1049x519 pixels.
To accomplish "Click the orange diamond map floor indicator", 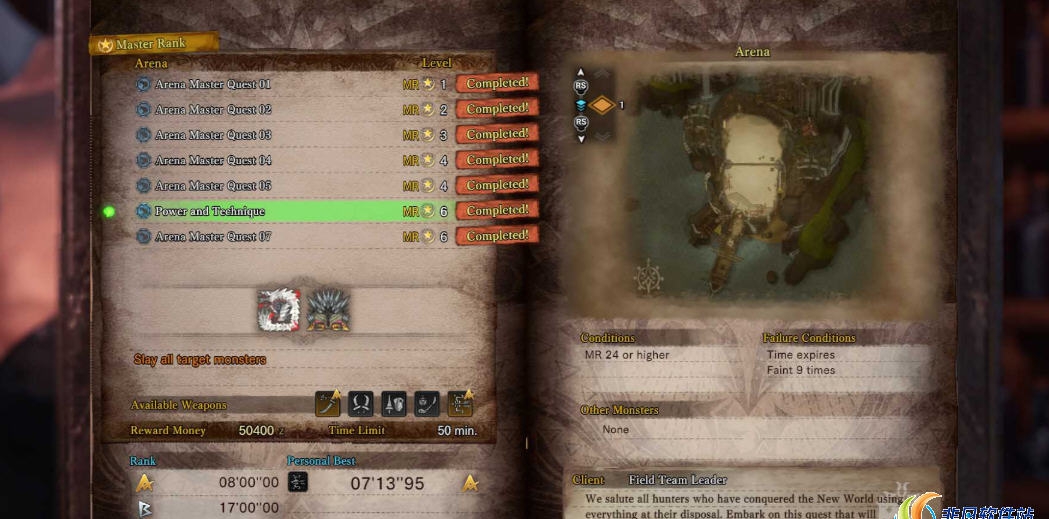I will (x=600, y=104).
